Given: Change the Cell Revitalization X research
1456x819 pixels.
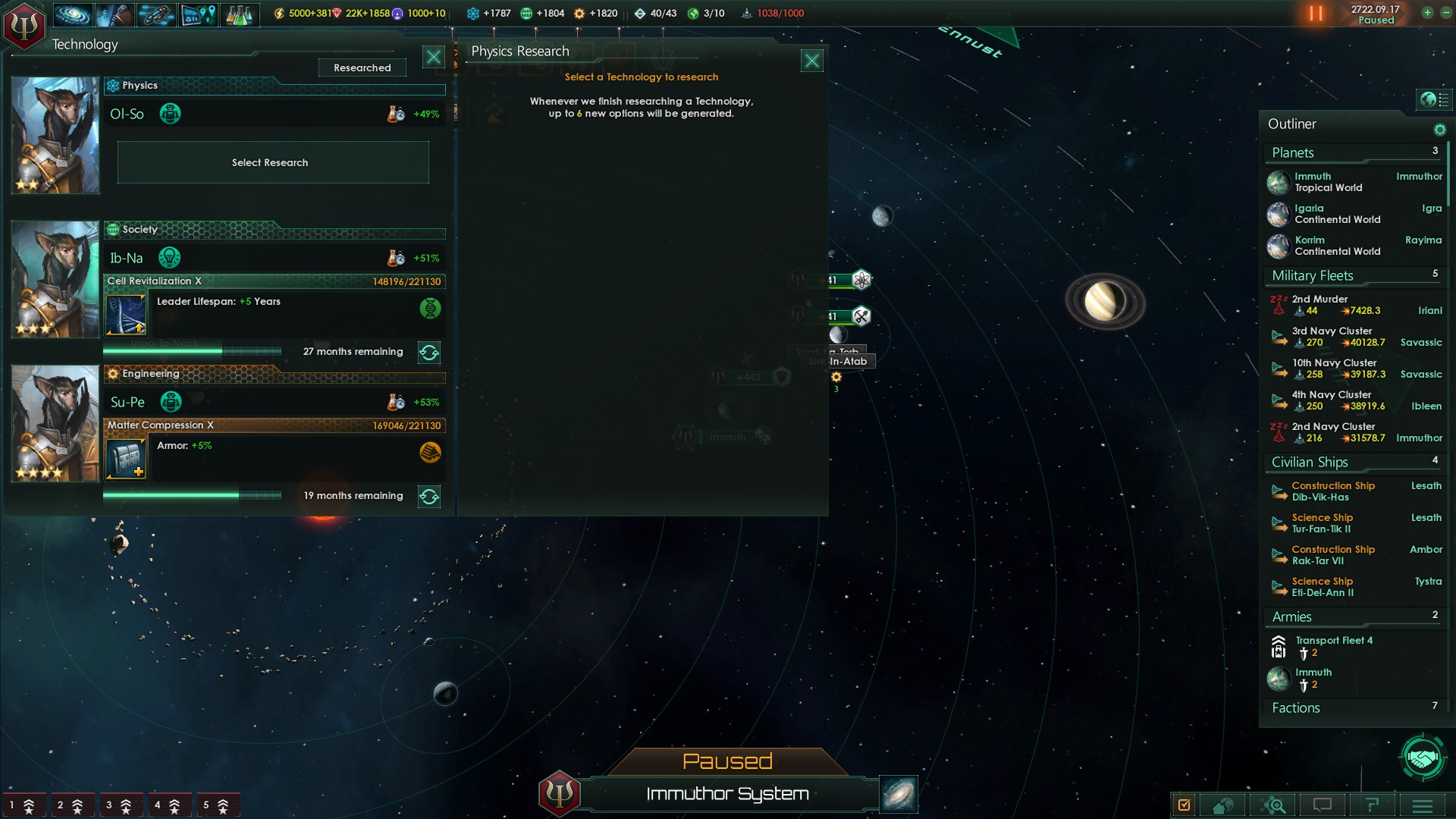Looking at the screenshot, I should coord(429,353).
